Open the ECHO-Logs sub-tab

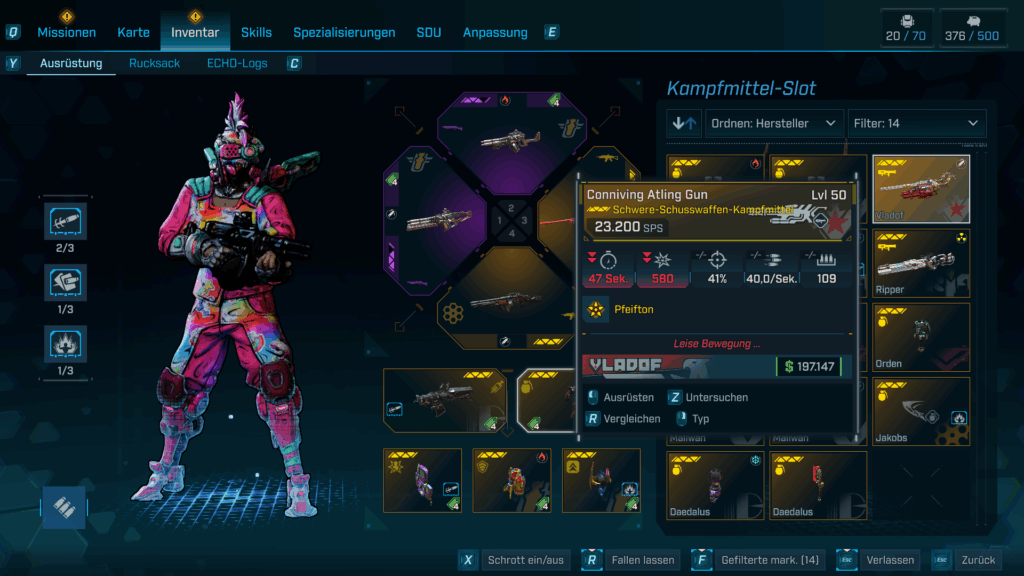point(237,63)
